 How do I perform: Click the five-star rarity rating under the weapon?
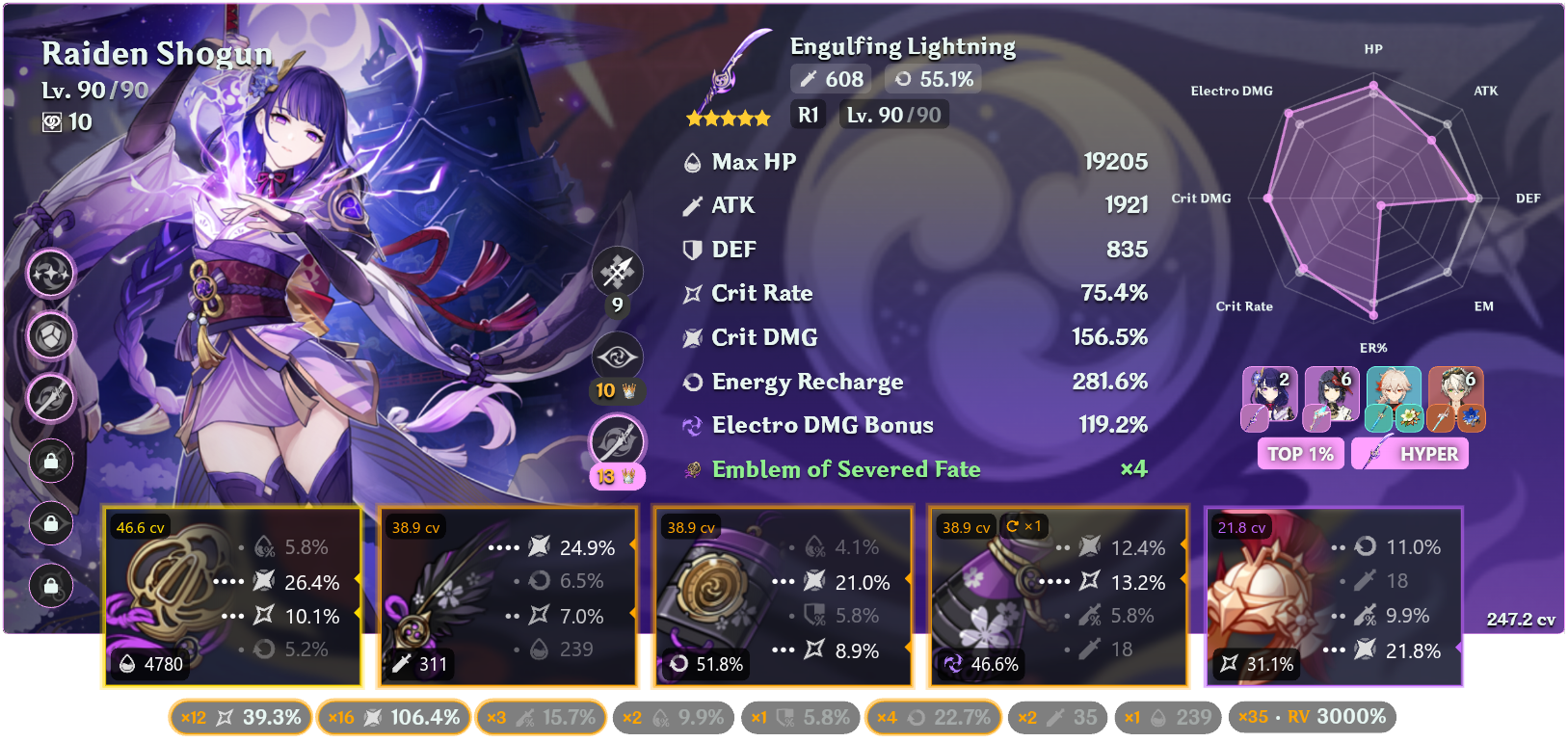click(x=727, y=118)
